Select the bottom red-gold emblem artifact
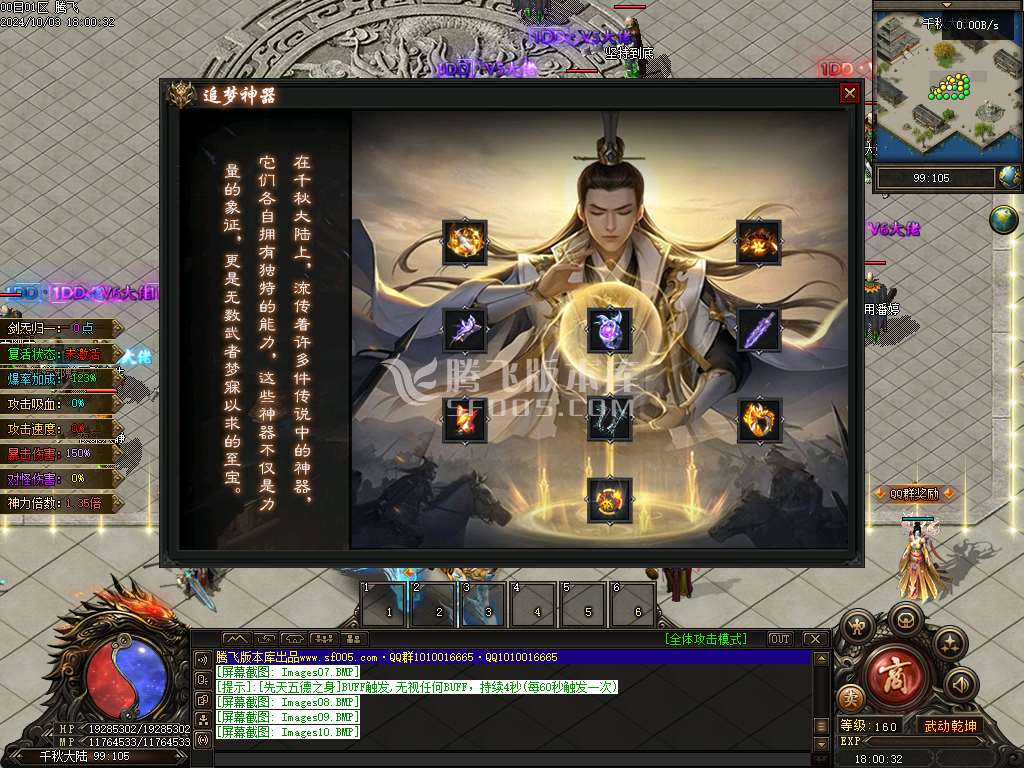The height and width of the screenshot is (768, 1024). pyautogui.click(x=609, y=499)
